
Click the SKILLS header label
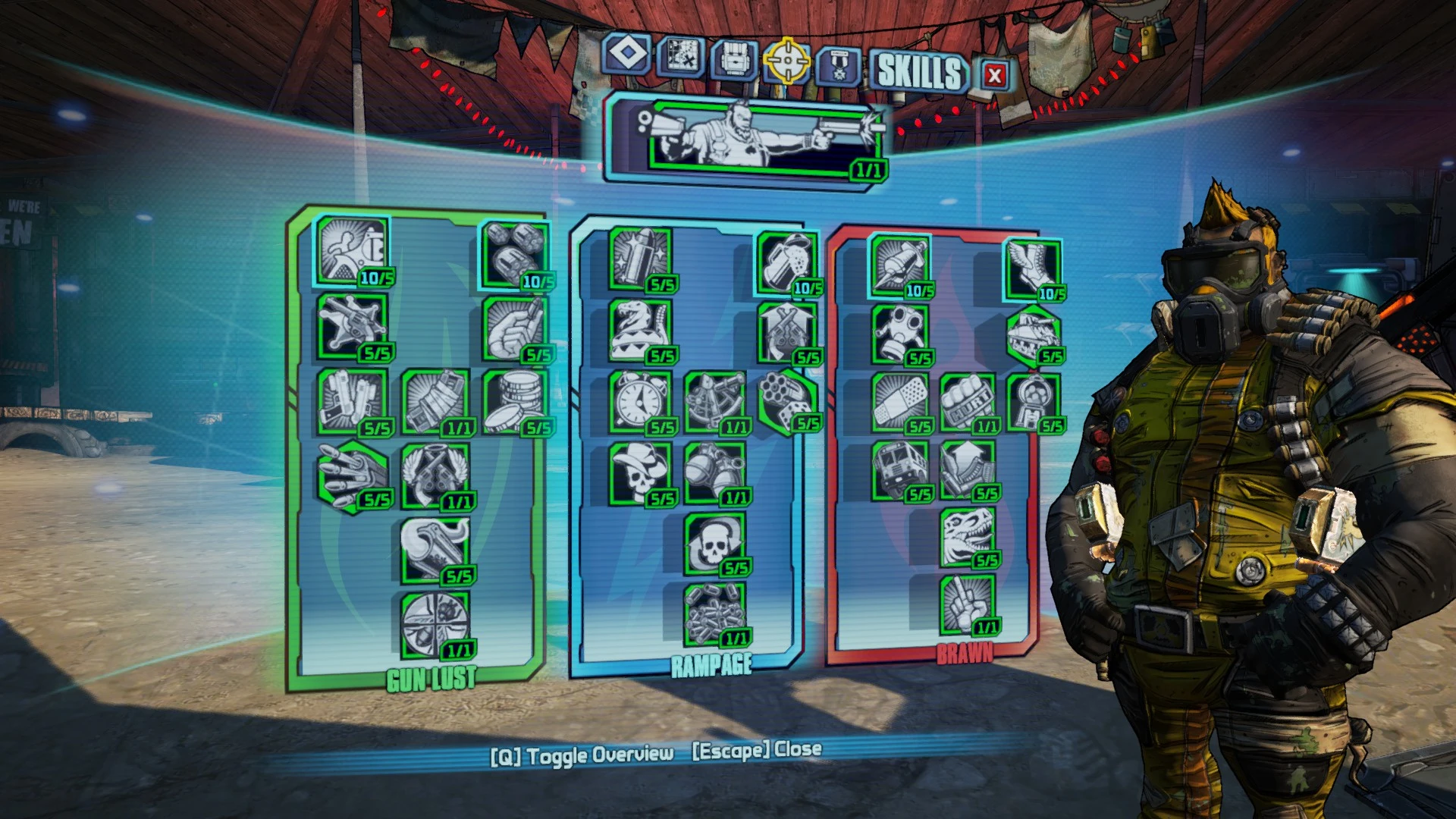tap(920, 74)
